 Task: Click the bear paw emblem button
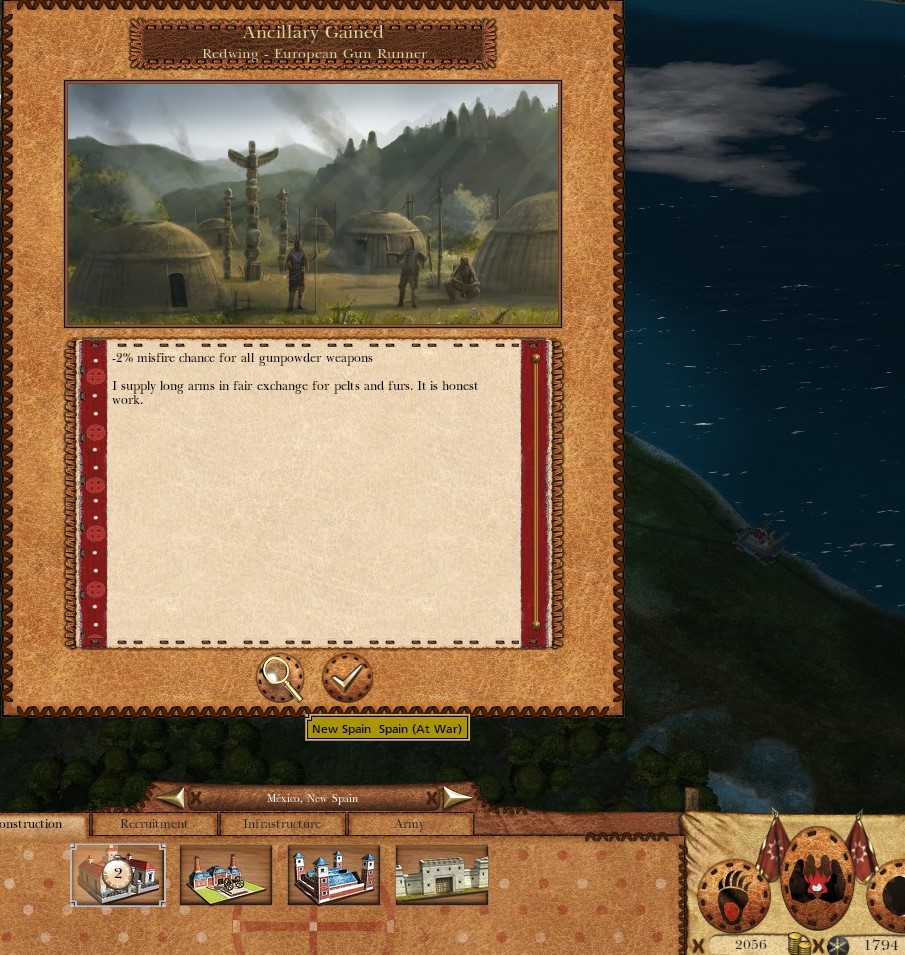734,893
